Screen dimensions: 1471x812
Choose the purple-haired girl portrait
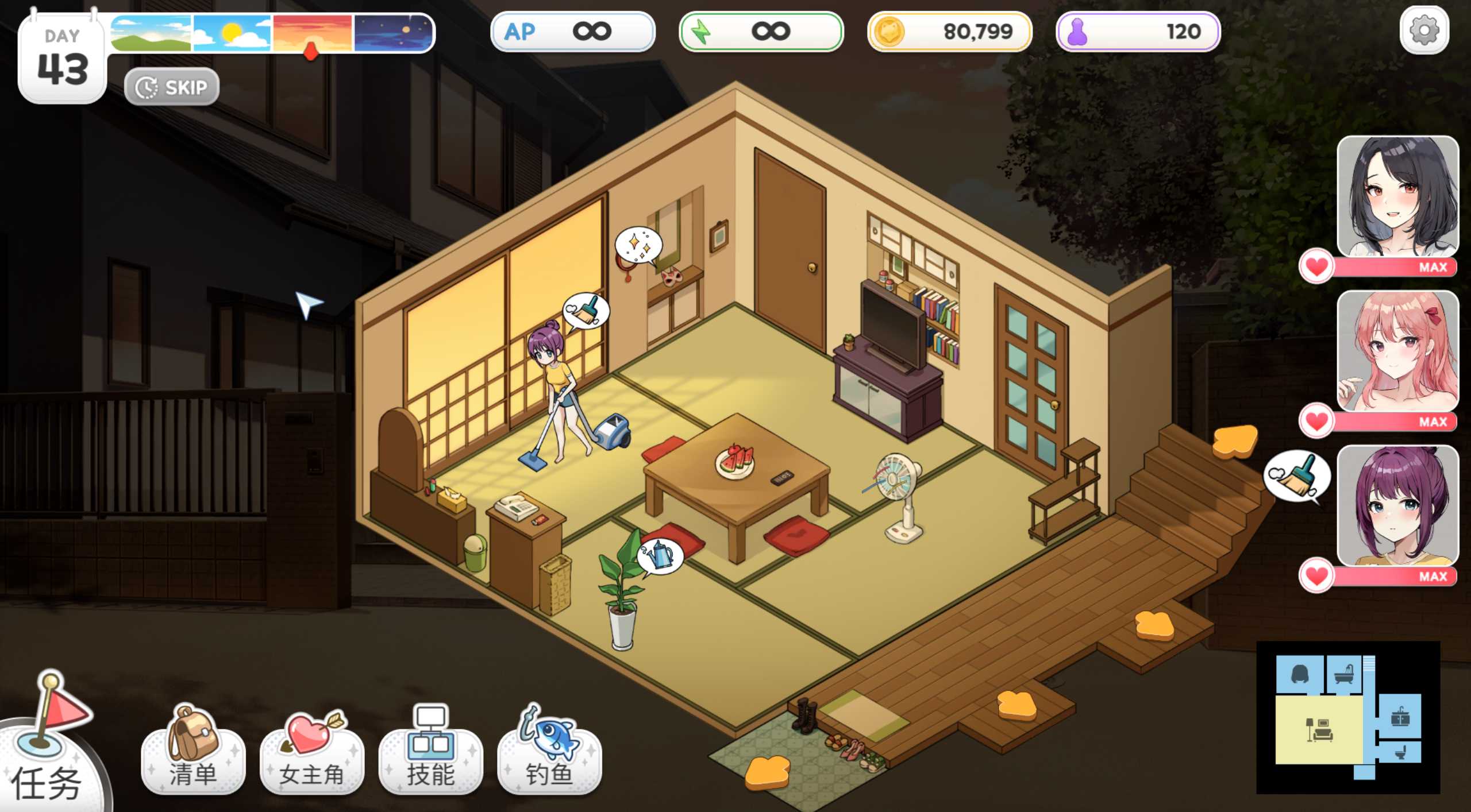(x=1397, y=505)
